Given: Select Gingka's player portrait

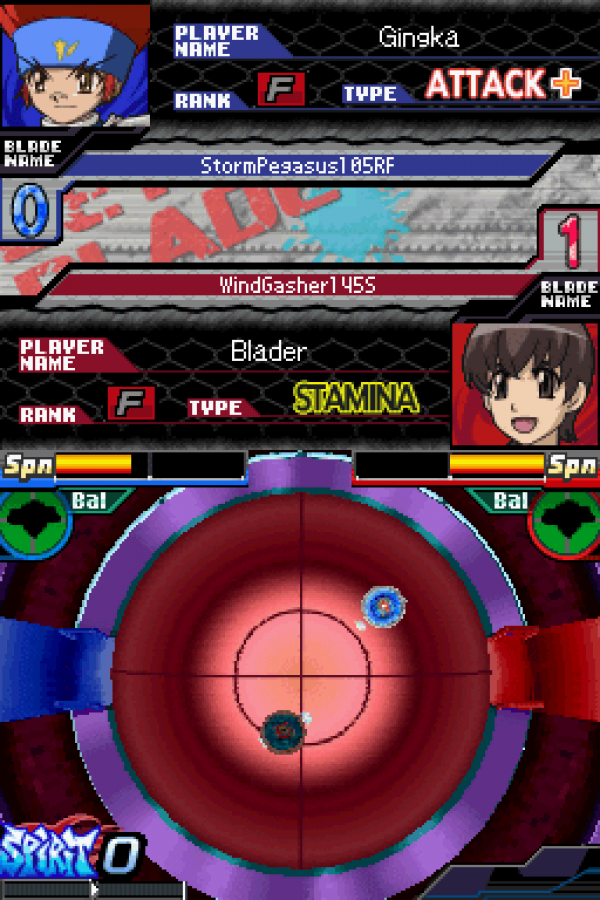Looking at the screenshot, I should 75,65.
